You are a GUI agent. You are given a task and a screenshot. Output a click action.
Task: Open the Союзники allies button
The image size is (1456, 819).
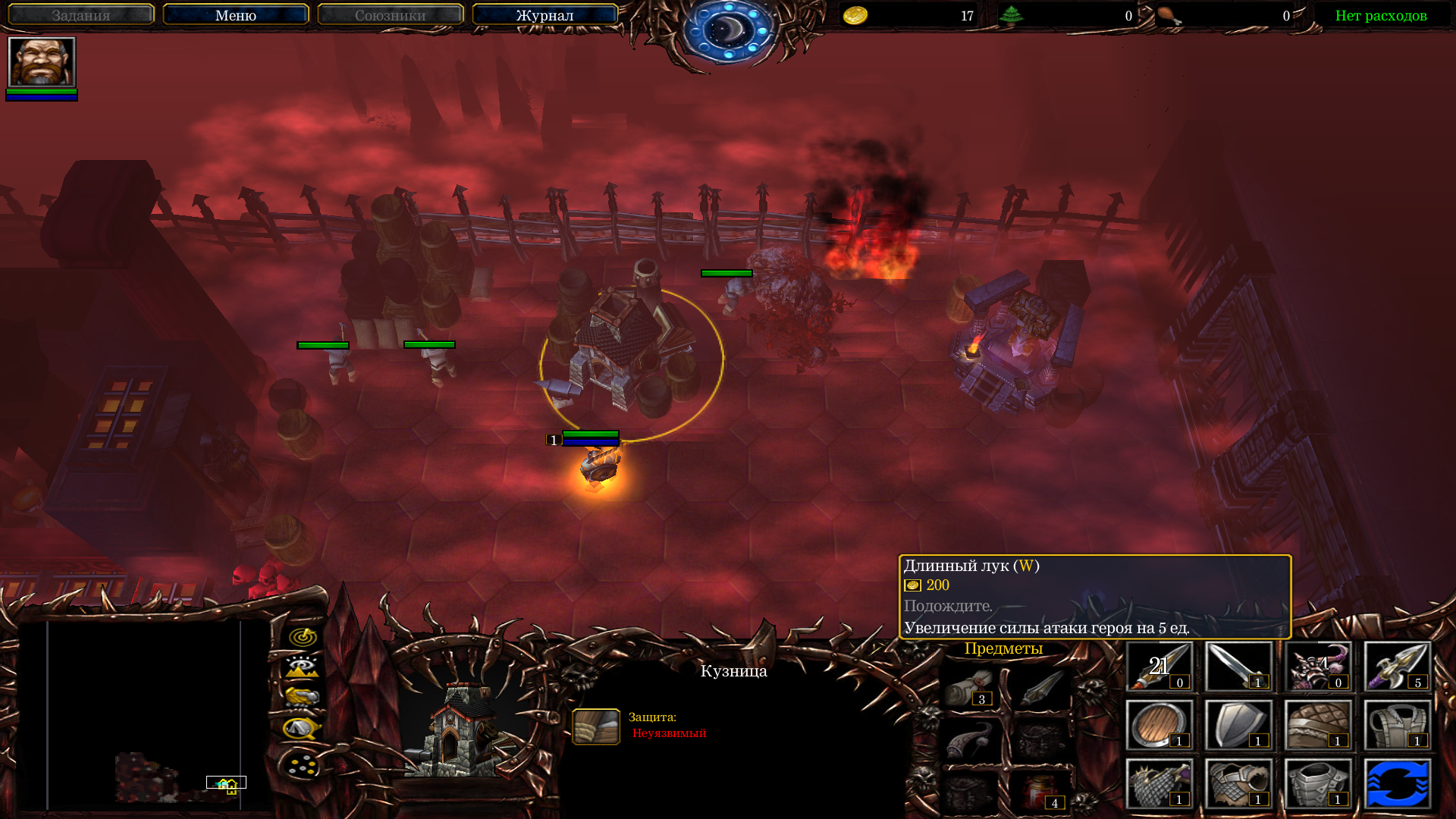click(391, 15)
